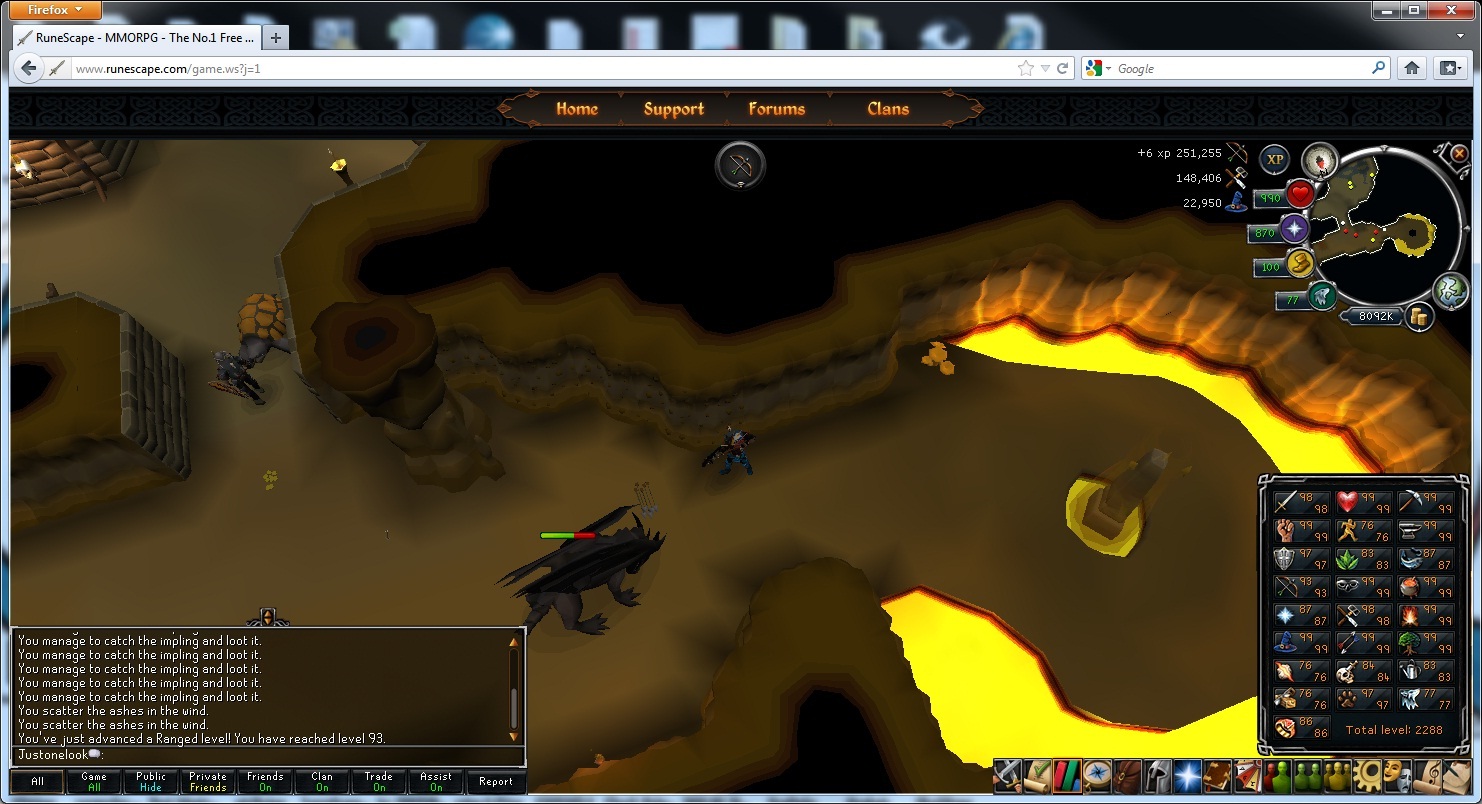Open the summoning wolf orb

[1322, 296]
